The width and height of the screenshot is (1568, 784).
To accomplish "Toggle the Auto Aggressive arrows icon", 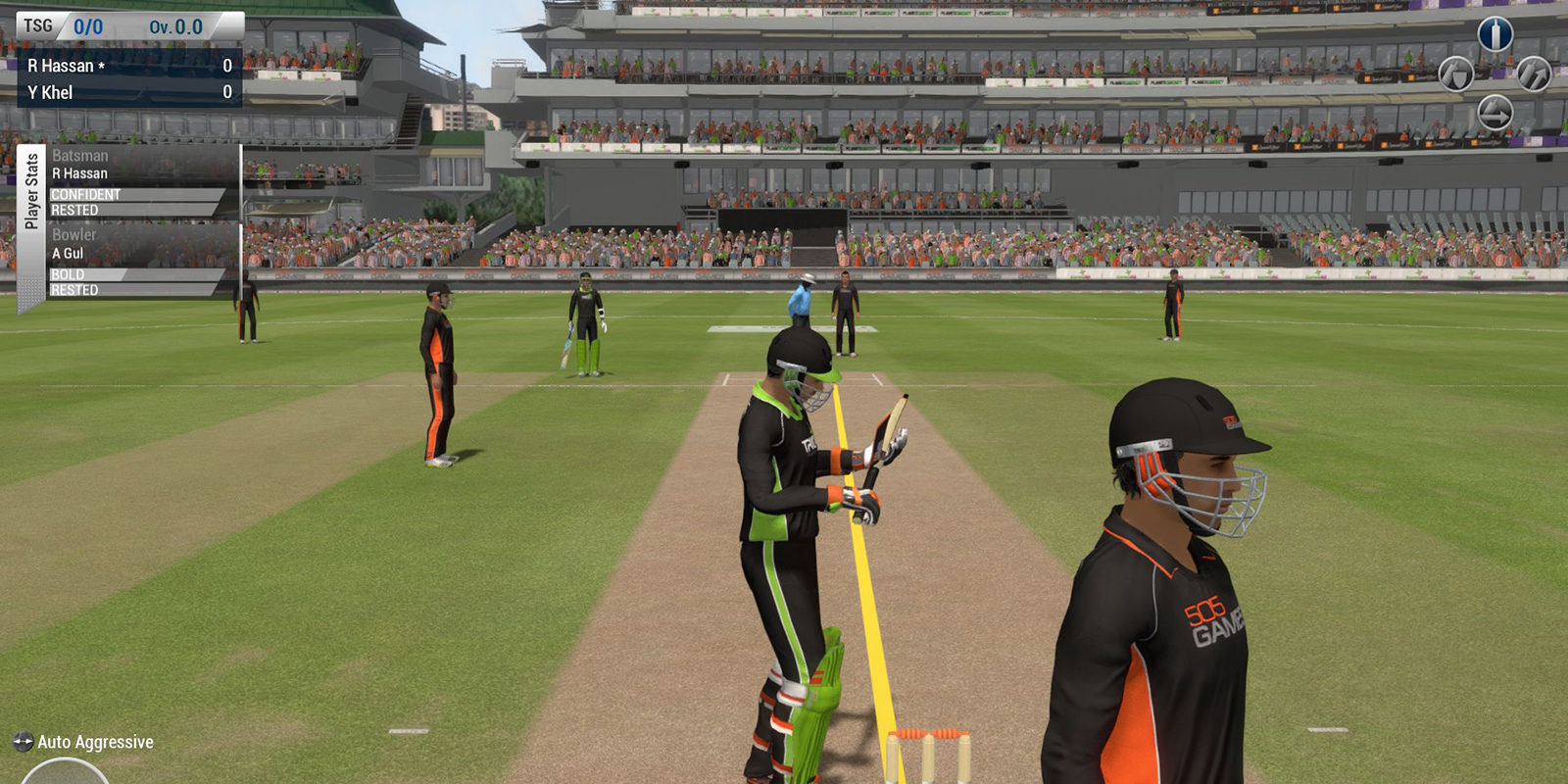I will click(x=23, y=742).
